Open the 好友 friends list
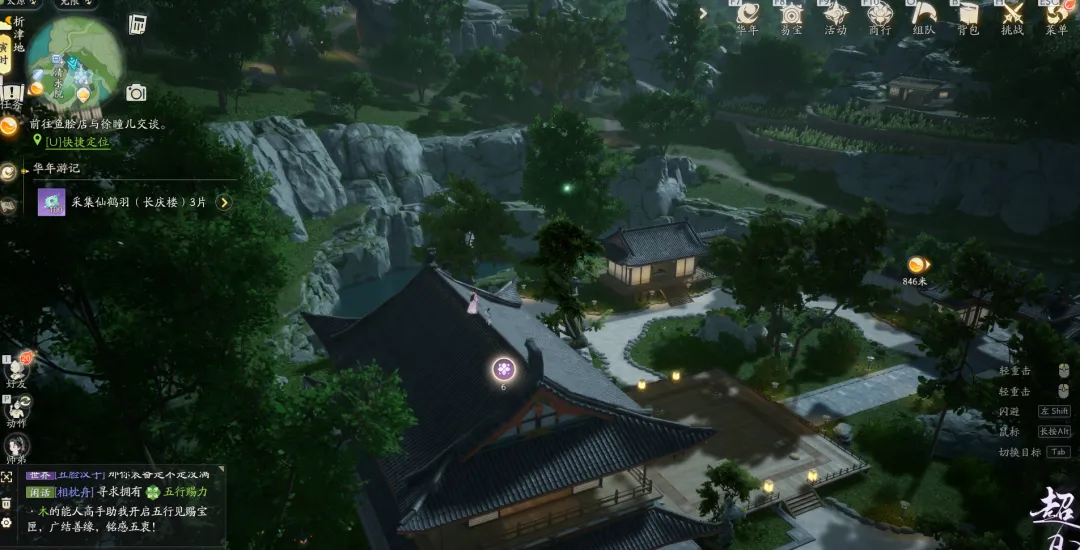The image size is (1080, 550). point(17,368)
